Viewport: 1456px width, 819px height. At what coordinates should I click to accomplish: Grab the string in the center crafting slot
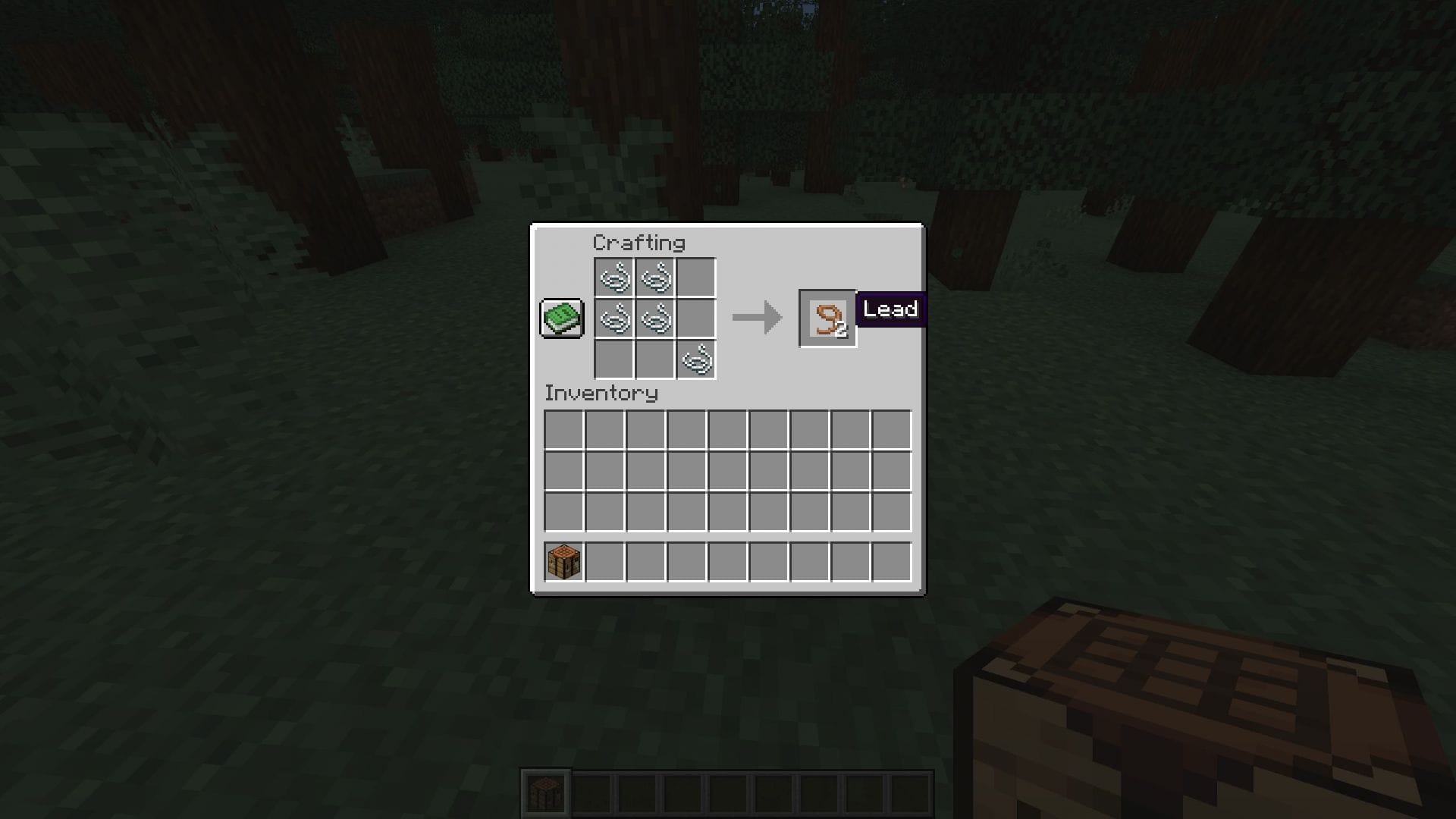point(654,320)
